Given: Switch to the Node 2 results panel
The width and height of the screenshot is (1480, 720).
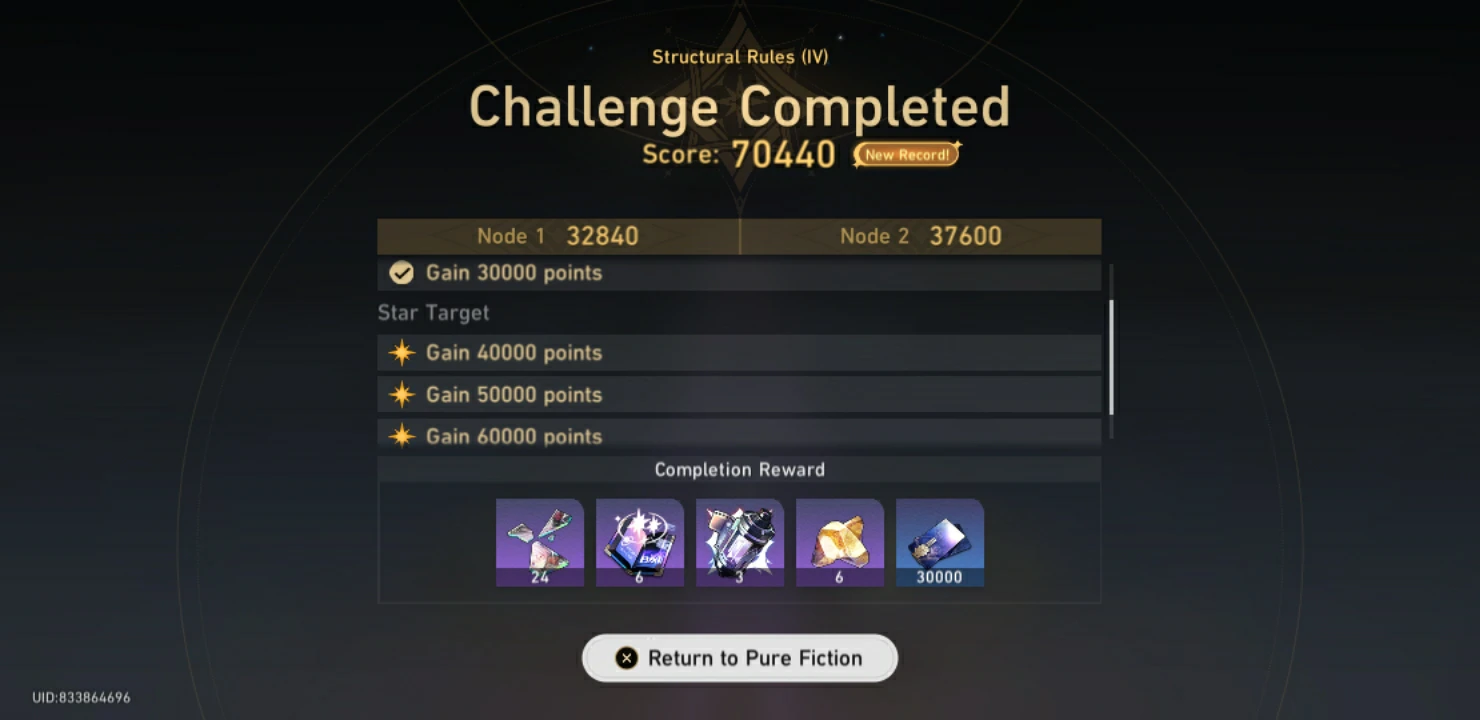Looking at the screenshot, I should point(921,236).
